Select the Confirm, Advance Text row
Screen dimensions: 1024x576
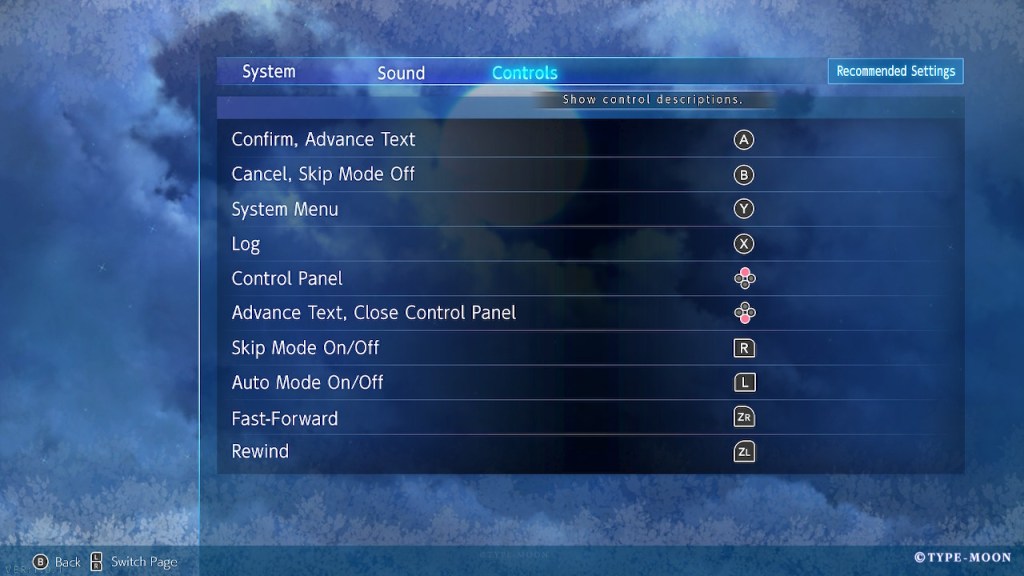pos(590,140)
